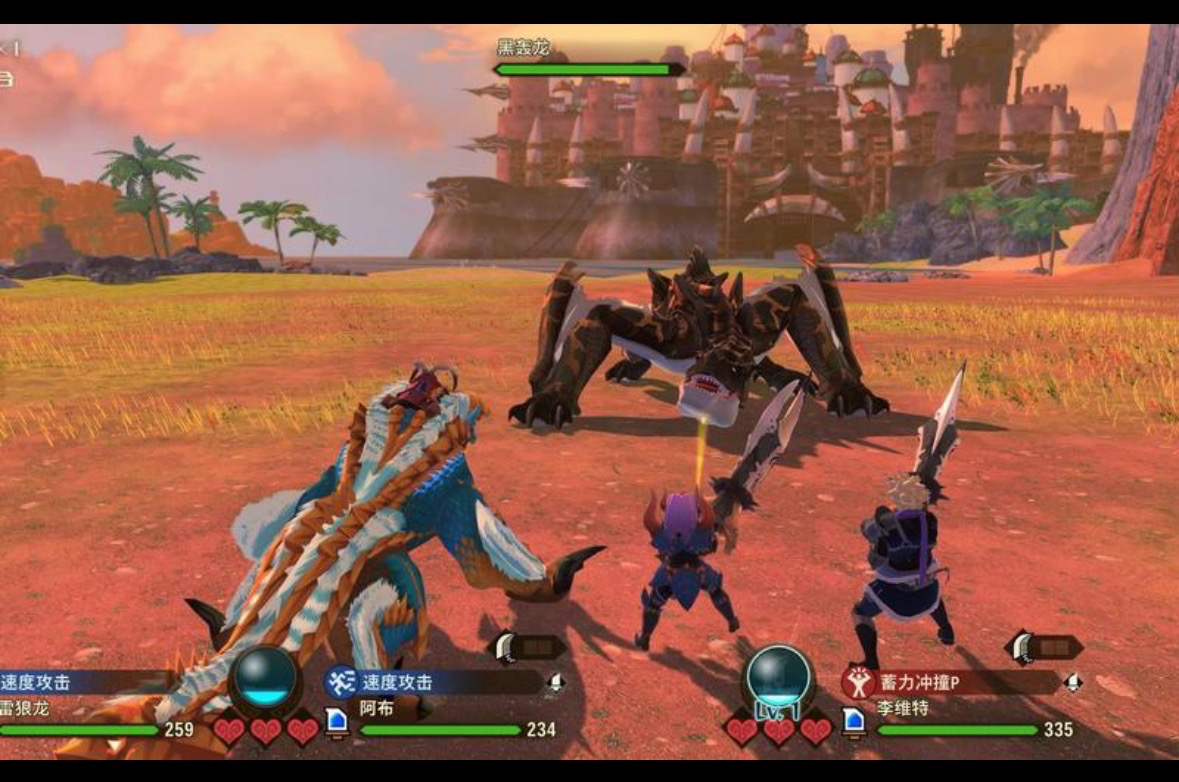1179x782 pixels.
Task: Click the weapon sharpness icon above 阿布
Action: click(529, 647)
